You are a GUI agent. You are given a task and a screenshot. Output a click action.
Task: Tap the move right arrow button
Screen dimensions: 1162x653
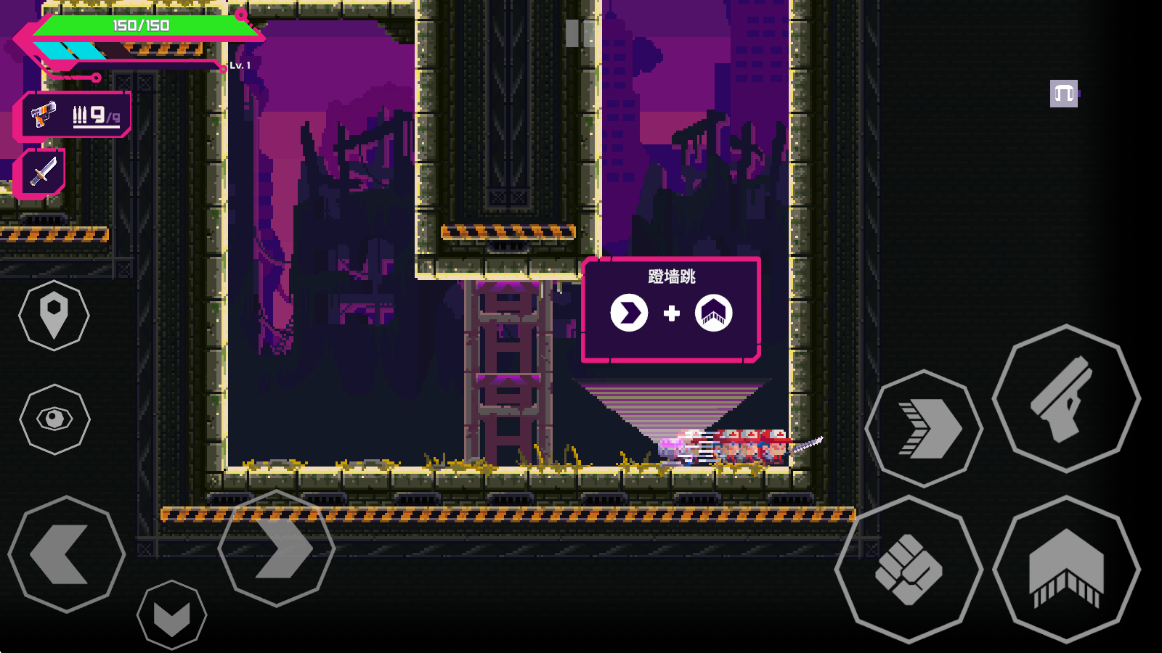pyautogui.click(x=276, y=548)
